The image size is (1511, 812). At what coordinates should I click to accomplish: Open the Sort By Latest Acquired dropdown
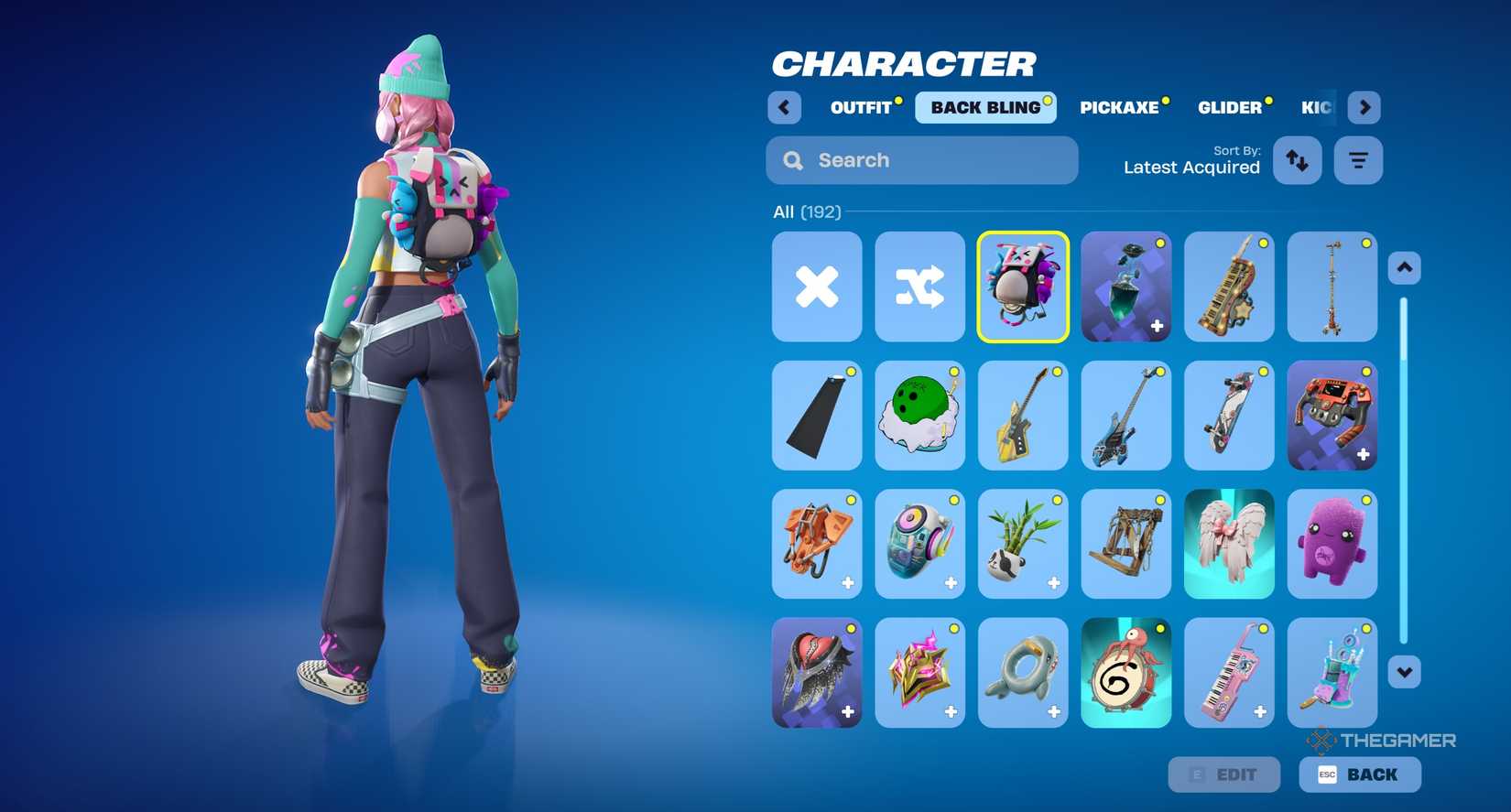pos(1191,167)
